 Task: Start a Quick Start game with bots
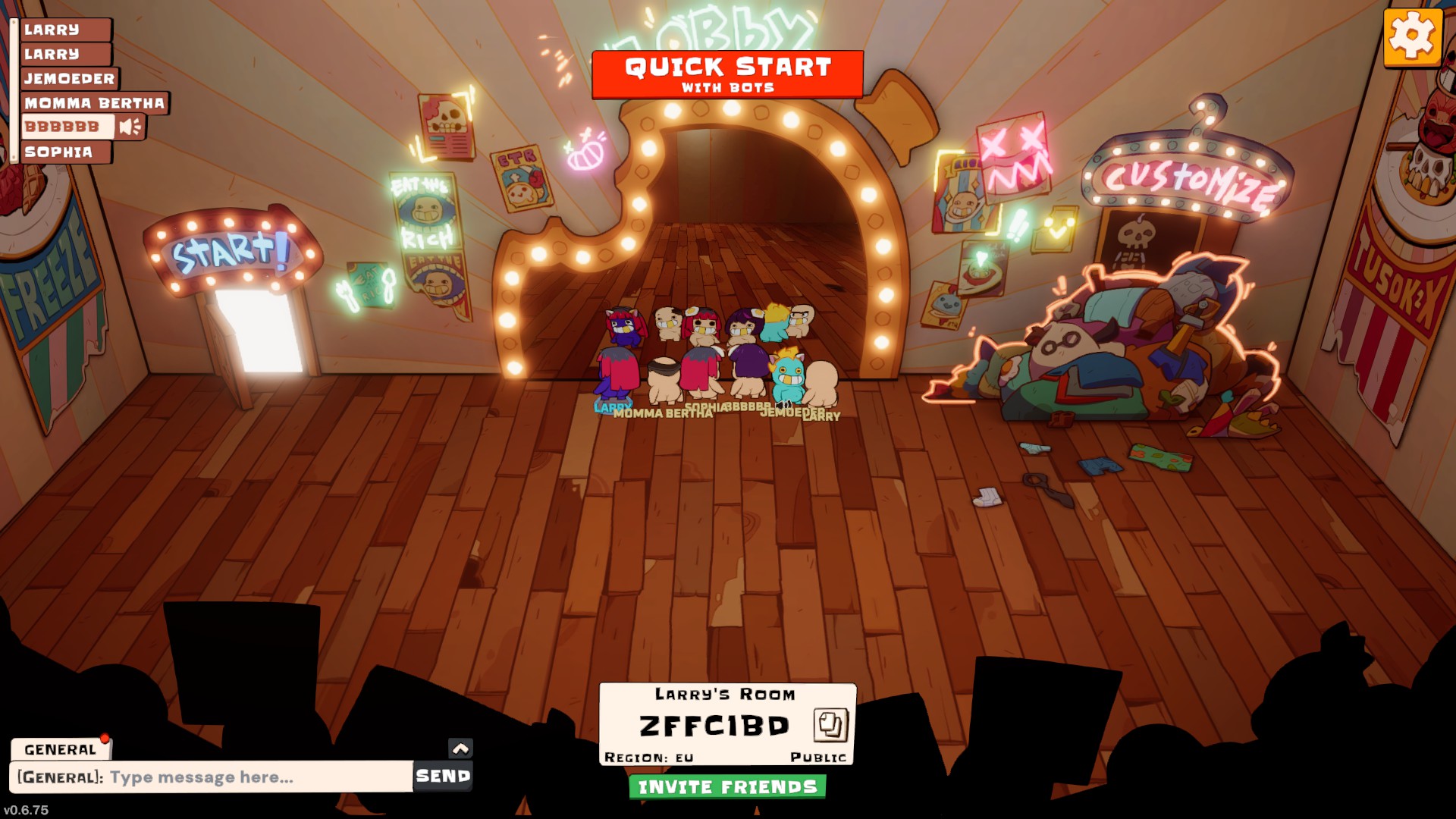click(x=727, y=74)
